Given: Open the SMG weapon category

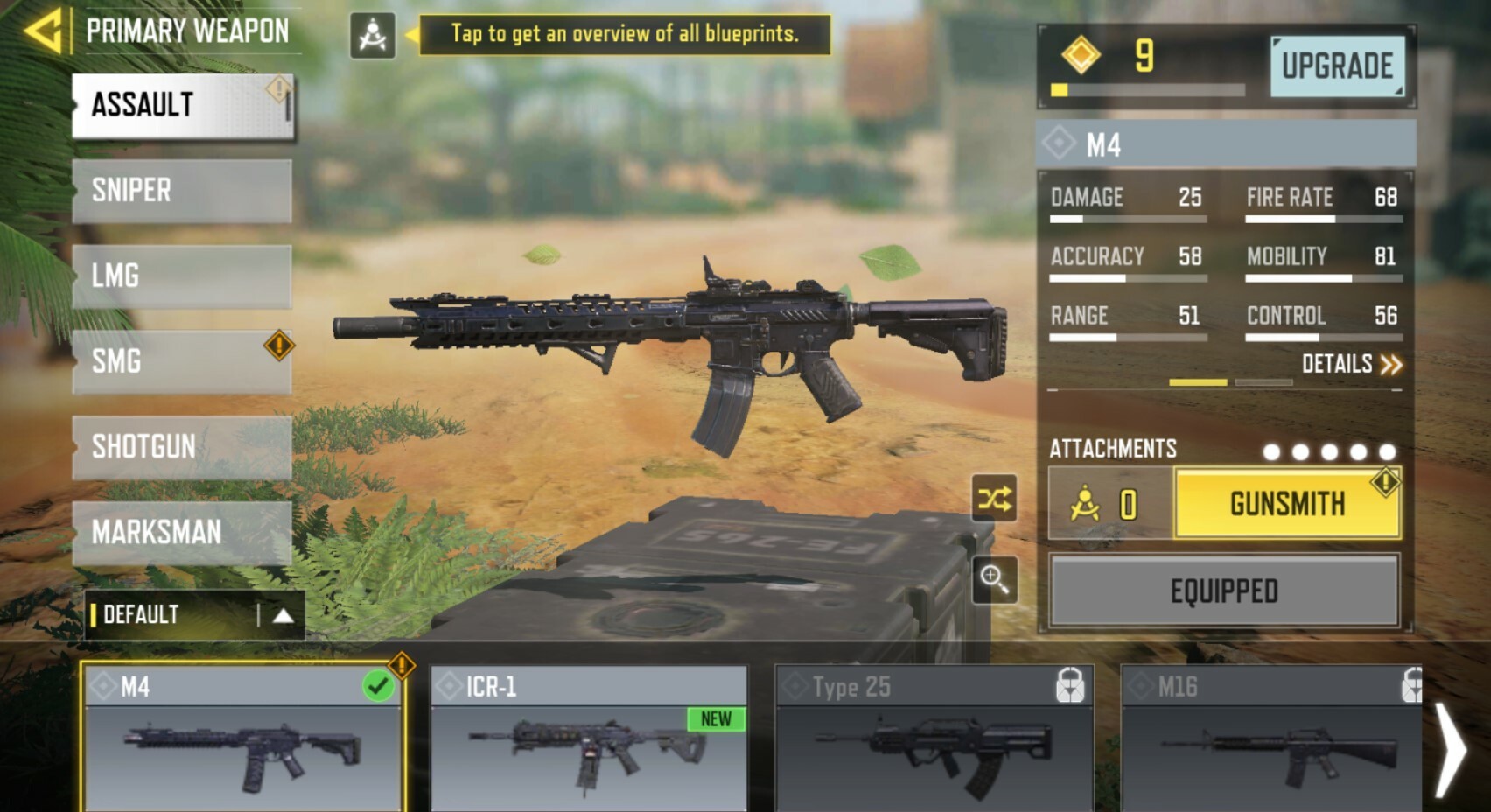Looking at the screenshot, I should [x=182, y=361].
